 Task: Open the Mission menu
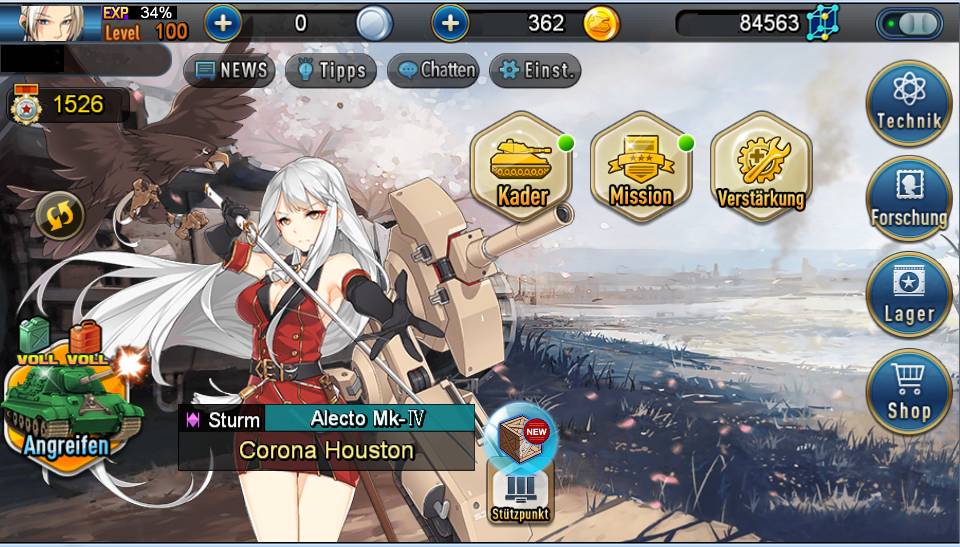tap(640, 166)
